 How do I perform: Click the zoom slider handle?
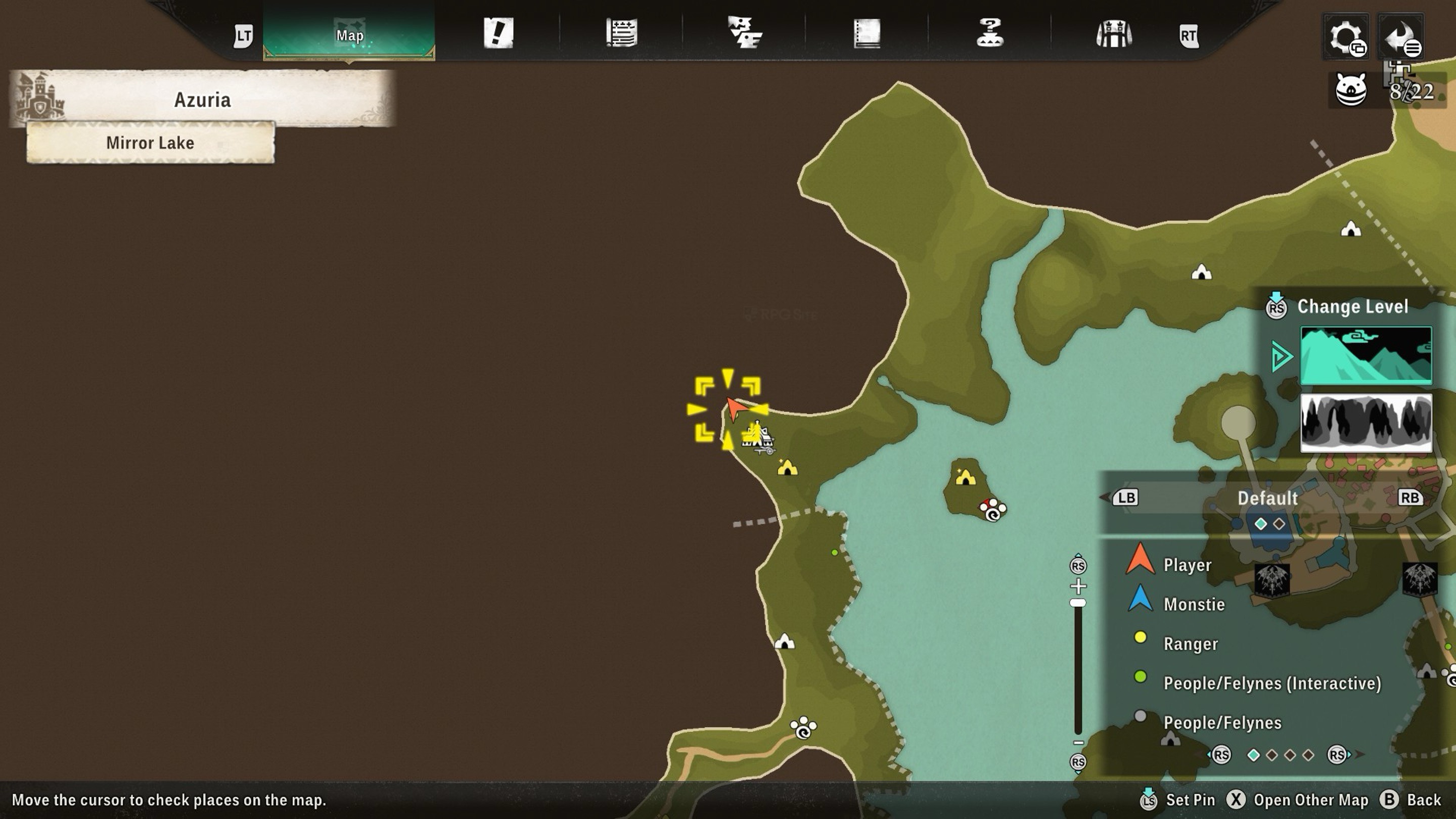pyautogui.click(x=1078, y=603)
